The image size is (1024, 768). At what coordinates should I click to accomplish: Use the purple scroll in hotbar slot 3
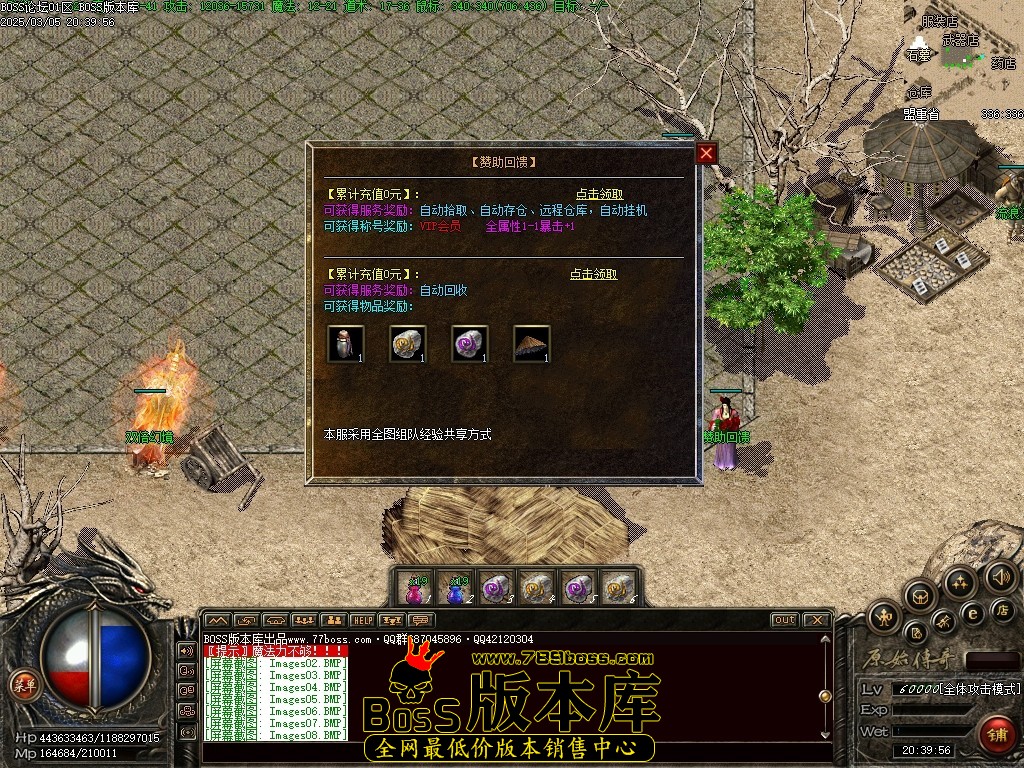pos(497,589)
